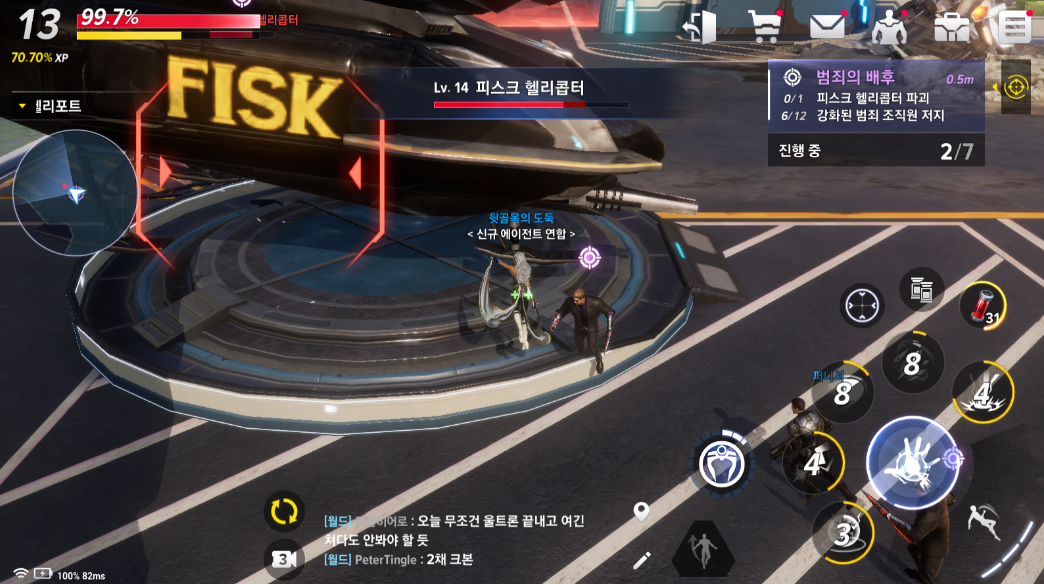Open the mail envelope inbox
1044x584 pixels.
[x=827, y=27]
